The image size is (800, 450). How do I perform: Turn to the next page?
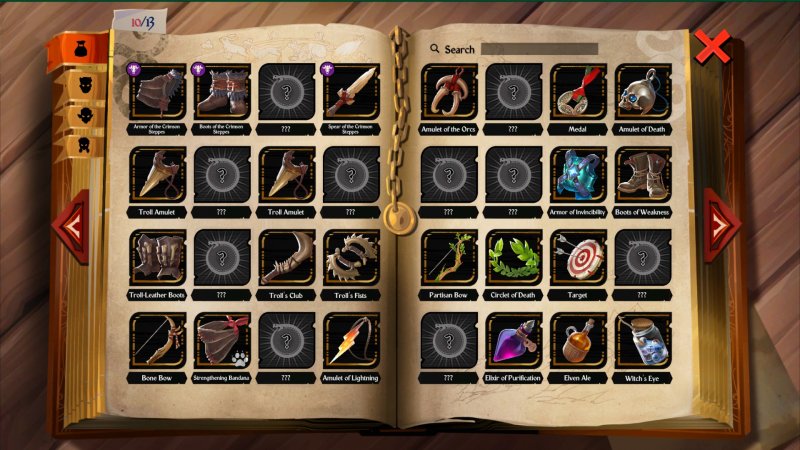pyautogui.click(x=722, y=223)
